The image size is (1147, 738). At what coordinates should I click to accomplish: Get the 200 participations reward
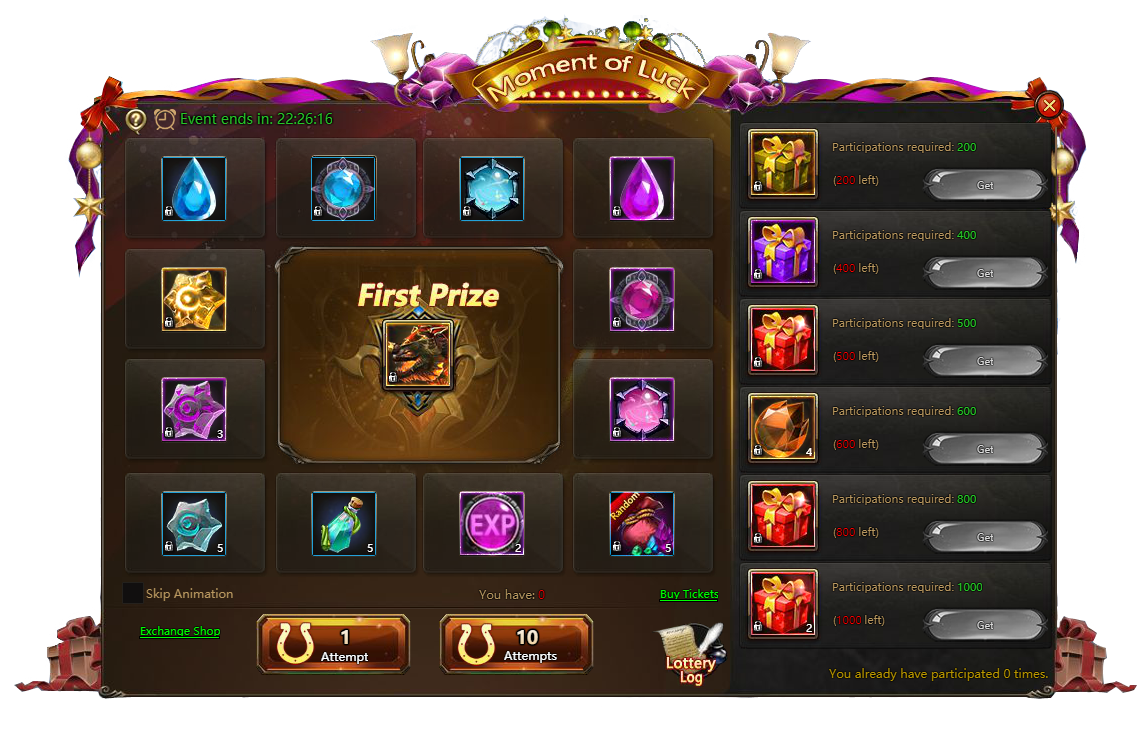pos(984,185)
